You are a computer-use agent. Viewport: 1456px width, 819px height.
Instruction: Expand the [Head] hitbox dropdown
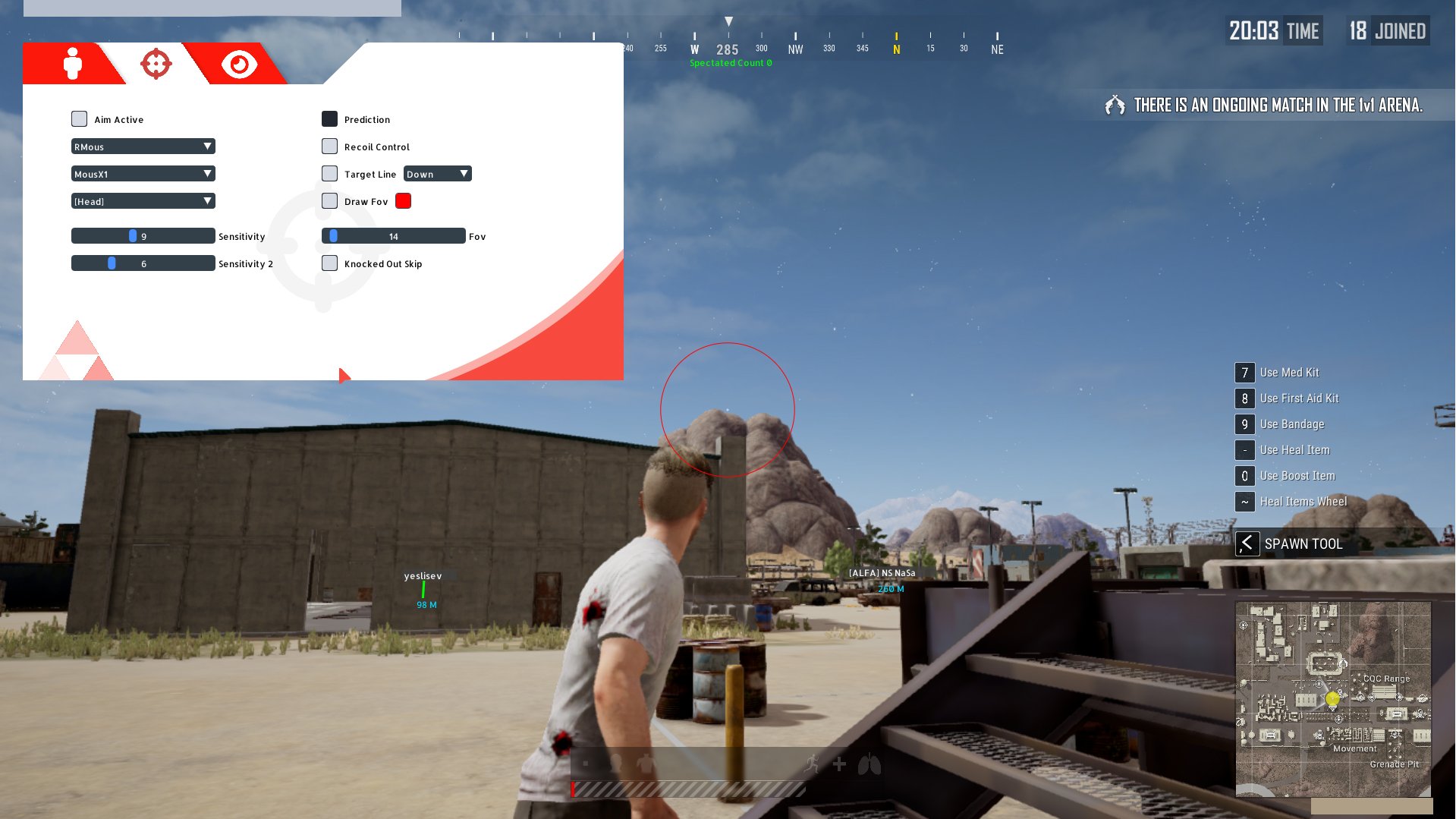click(143, 200)
